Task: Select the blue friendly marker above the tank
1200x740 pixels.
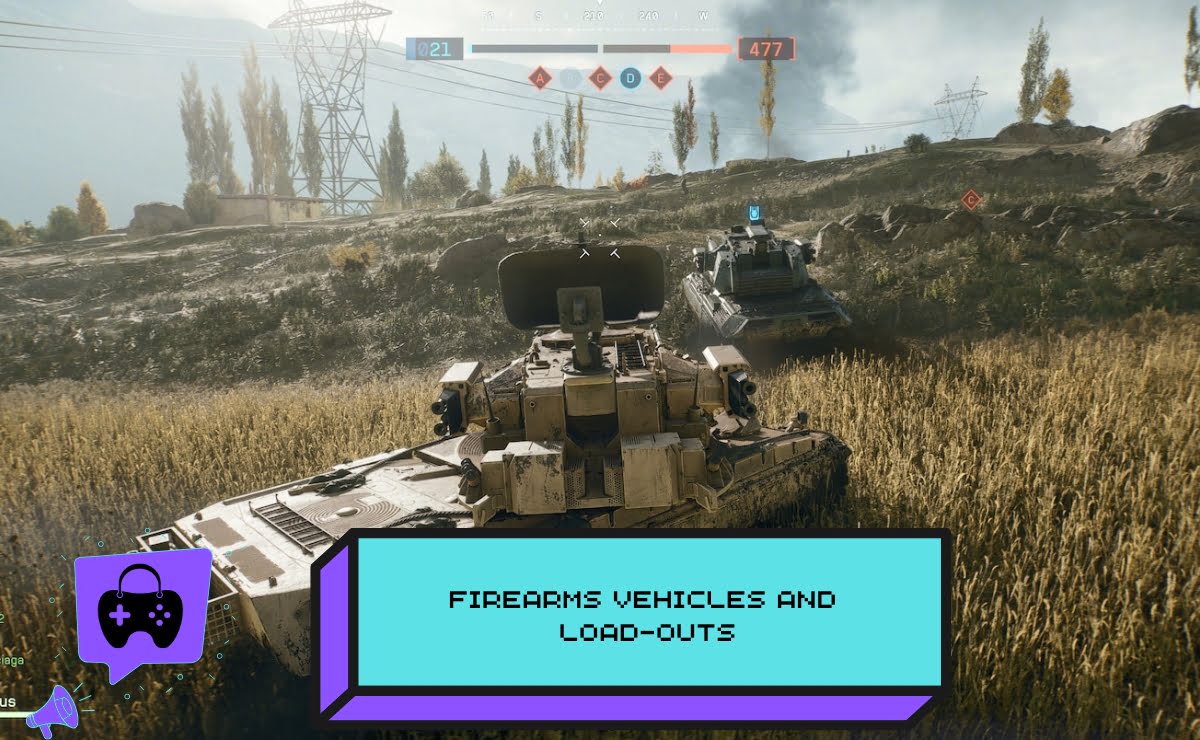Action: (755, 212)
